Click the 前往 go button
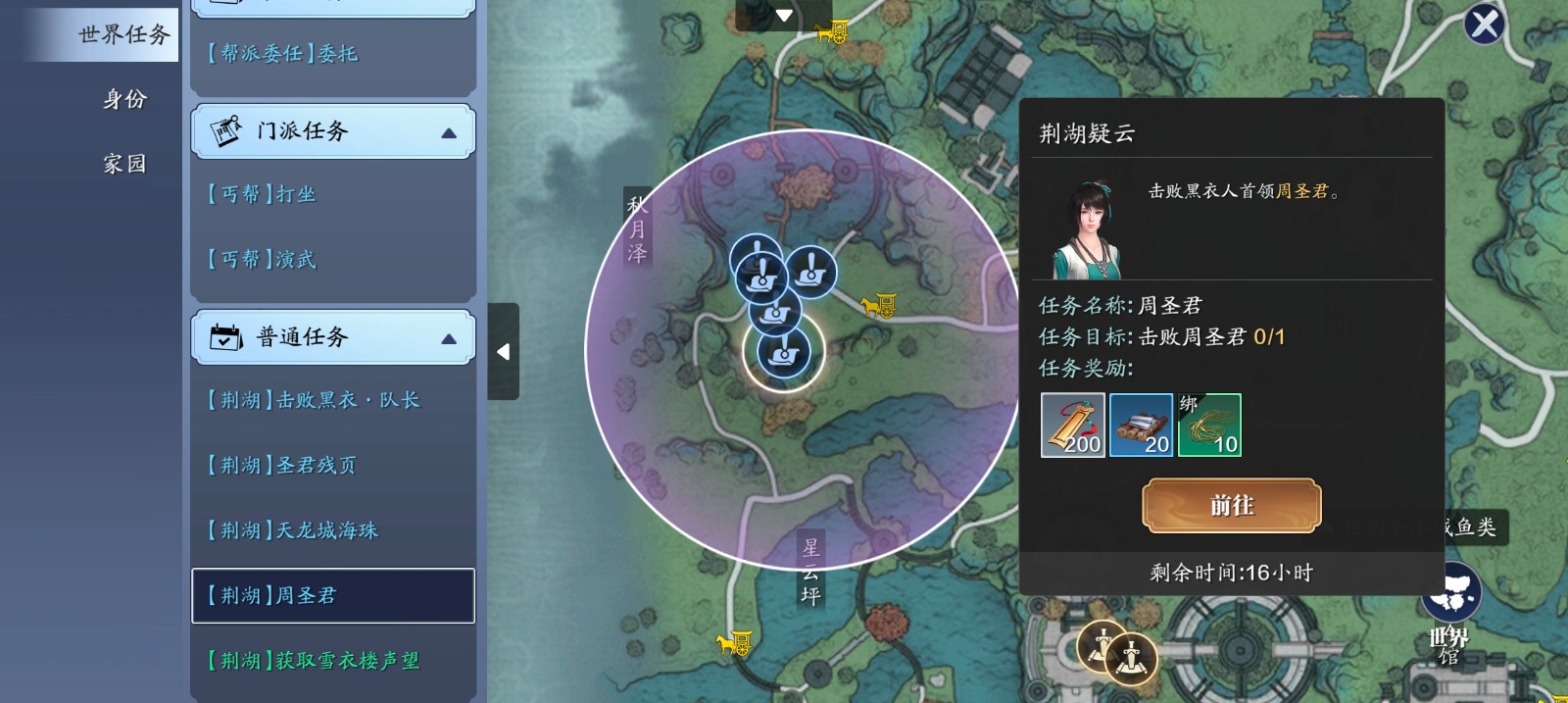This screenshot has width=1568, height=703. pyautogui.click(x=1231, y=505)
